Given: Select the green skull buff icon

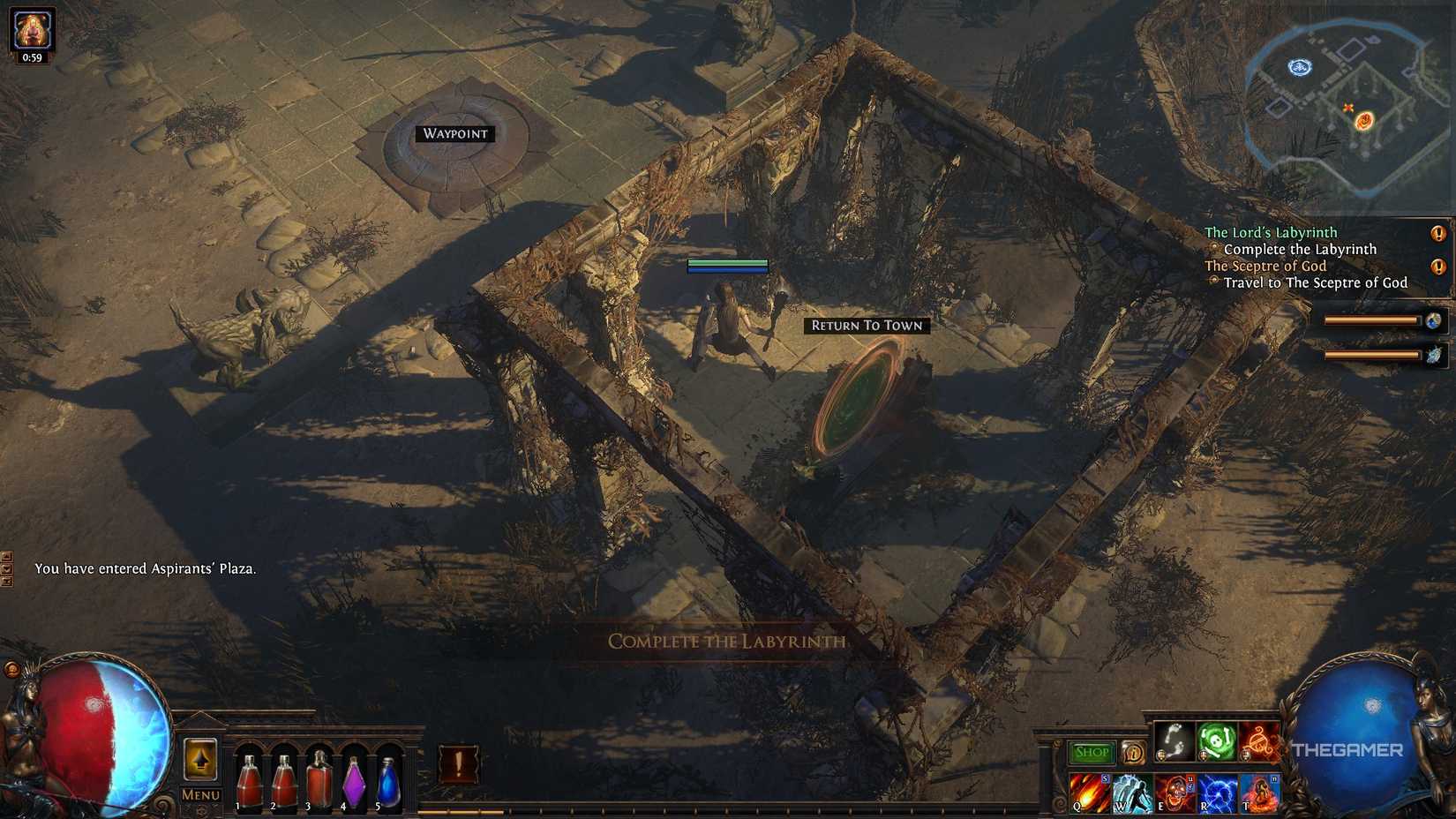Looking at the screenshot, I should point(1218,741).
